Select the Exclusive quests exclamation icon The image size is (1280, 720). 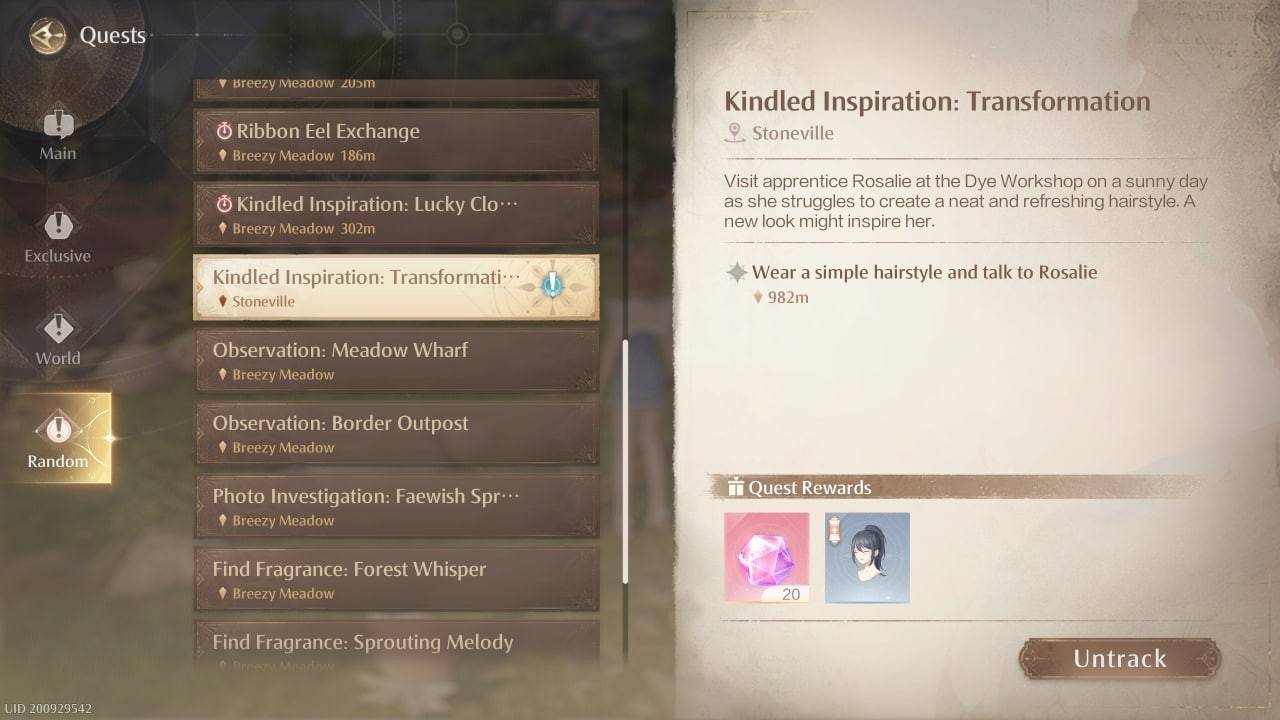coord(57,227)
